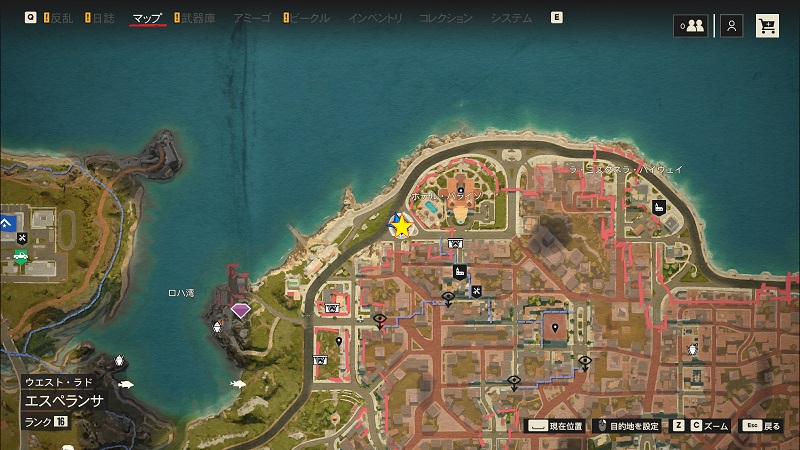
Task: Switch to the システム tab
Action: [512, 18]
